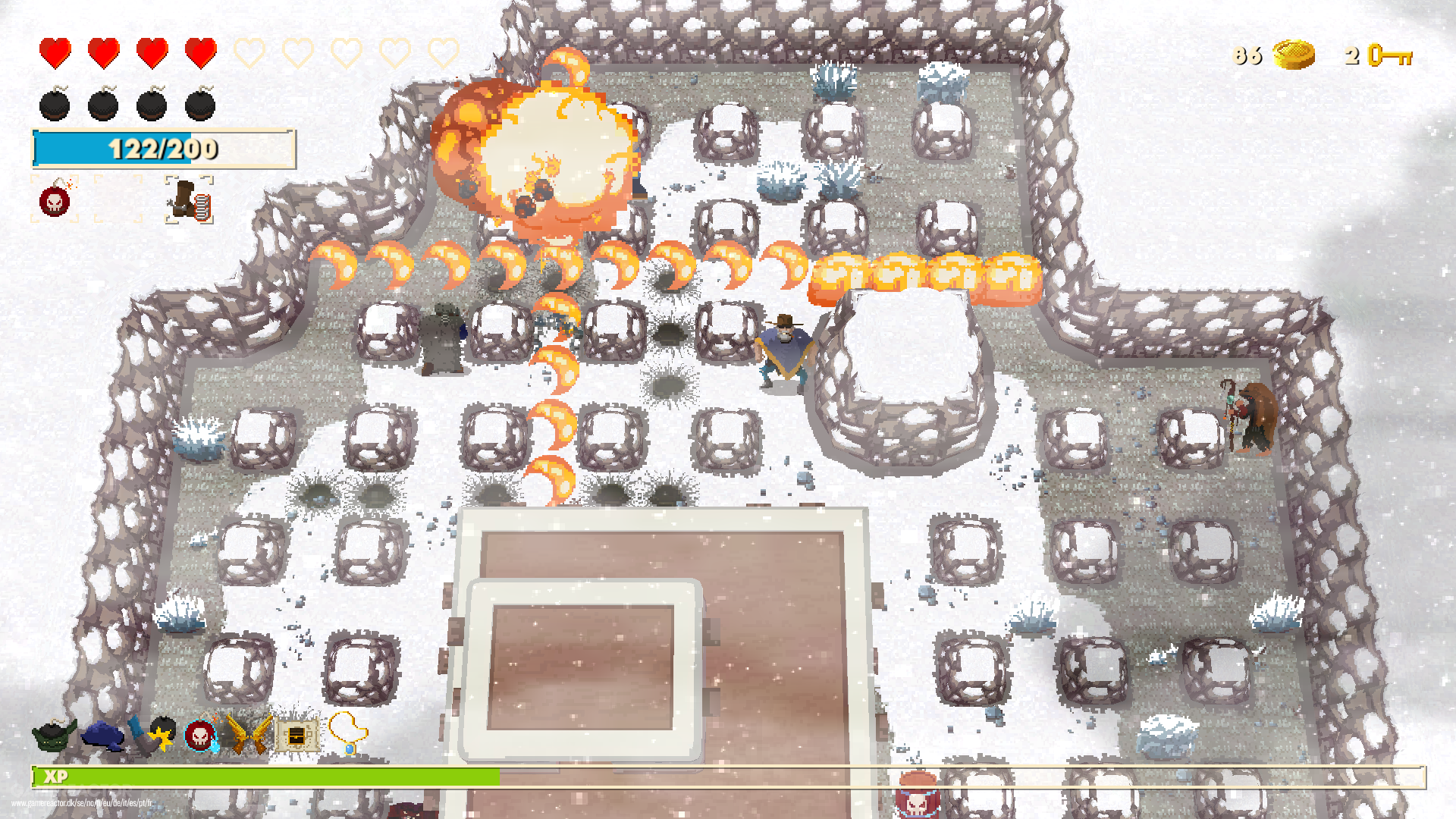
Task: Select the crossed golden pistols item
Action: [249, 734]
